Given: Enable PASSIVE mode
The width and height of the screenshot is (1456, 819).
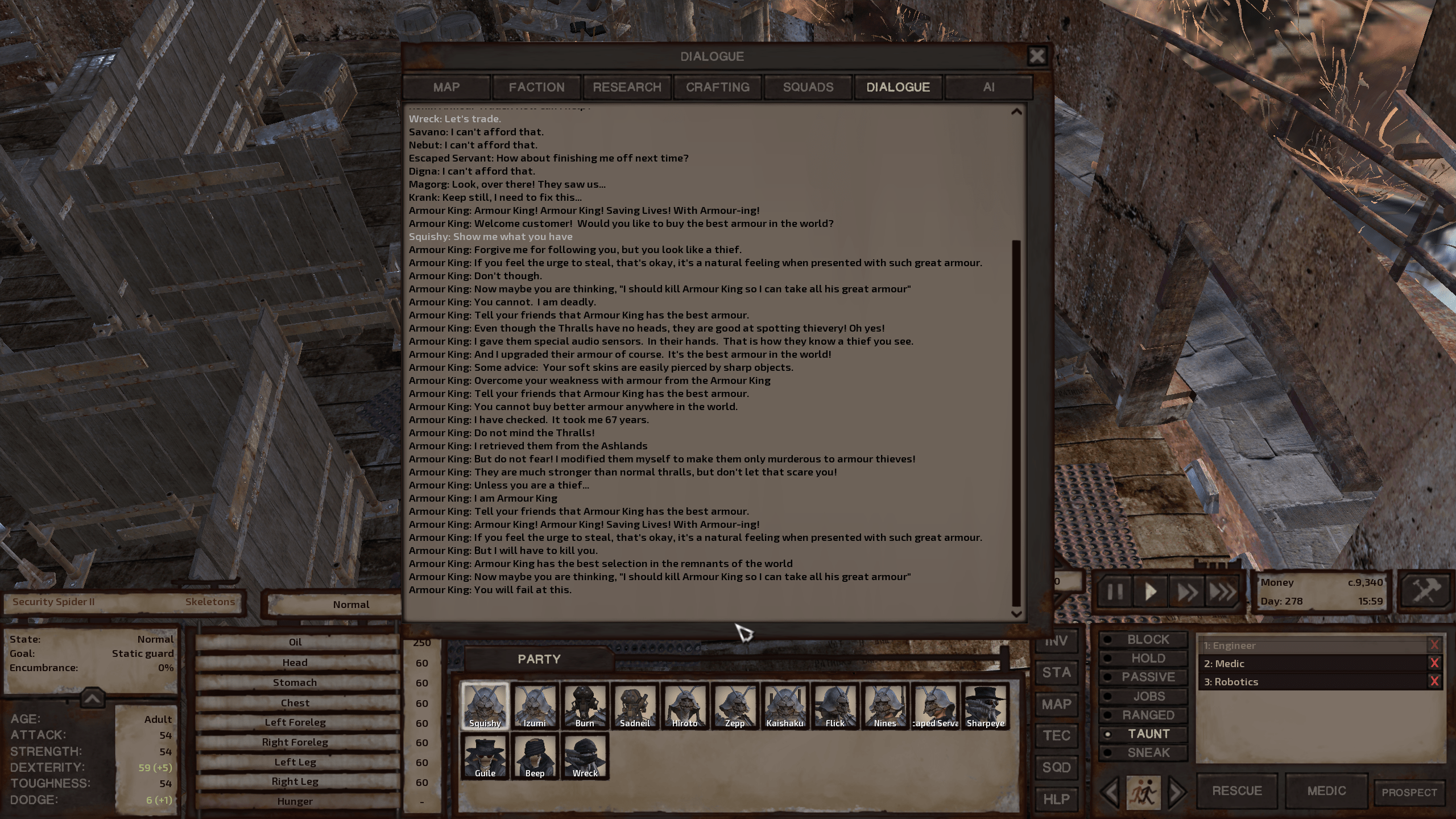Looking at the screenshot, I should pos(1143,677).
